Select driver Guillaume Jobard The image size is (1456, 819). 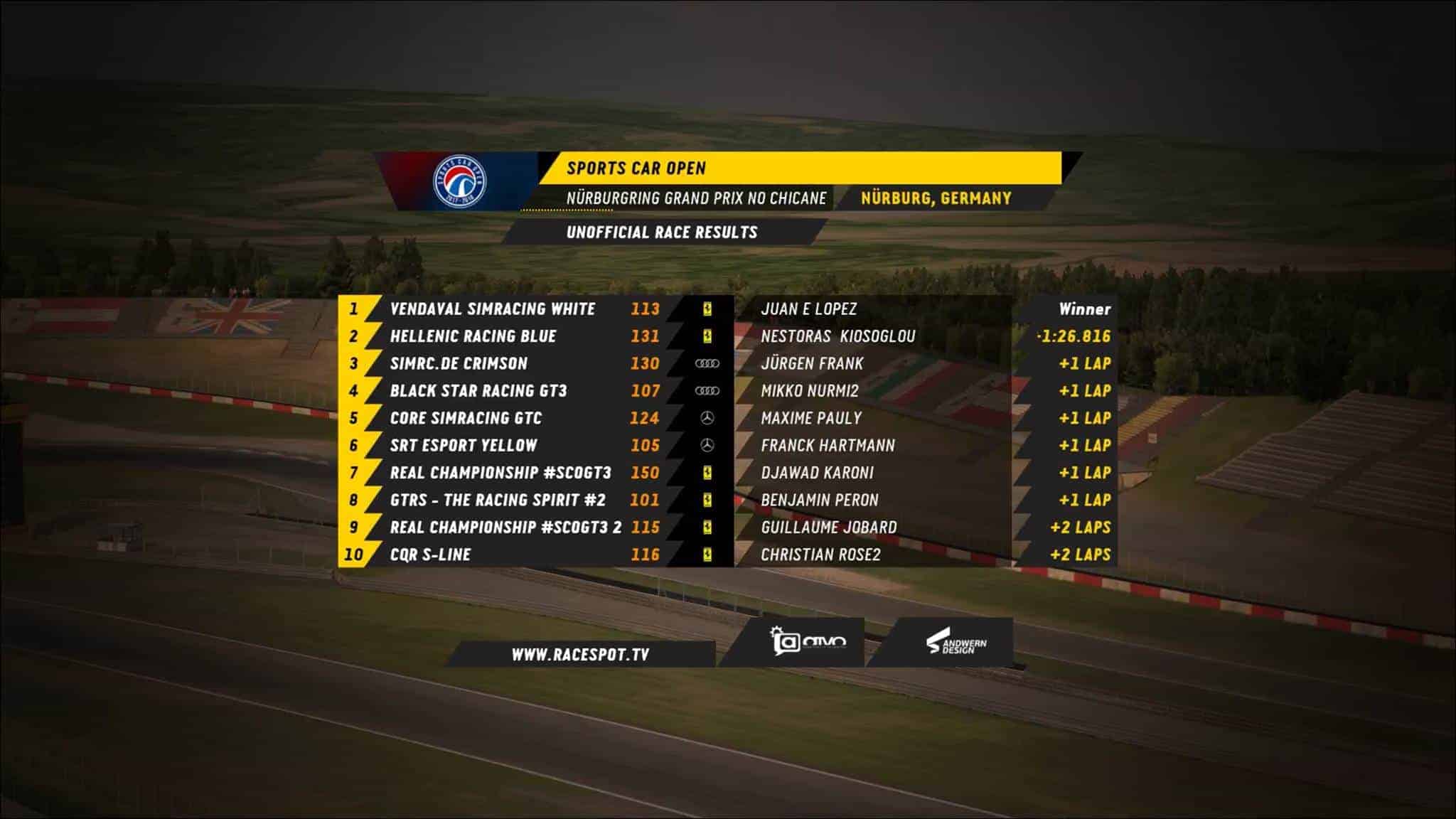(828, 528)
